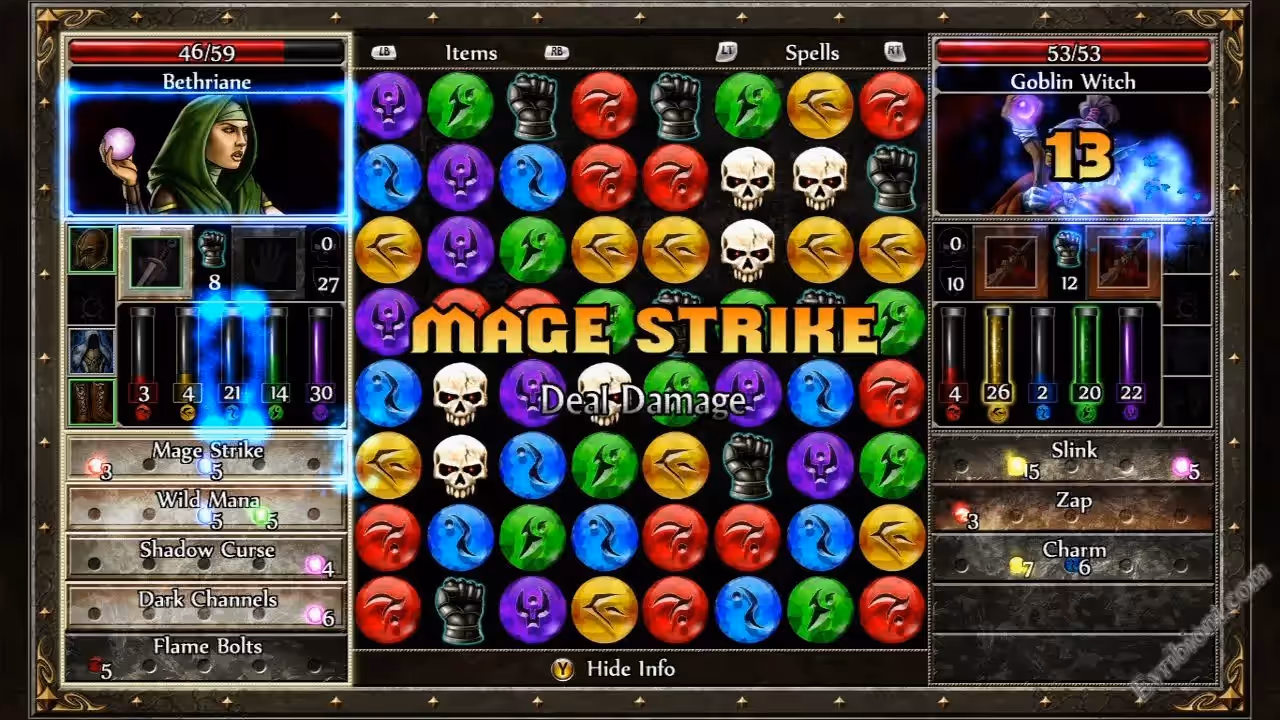Open the Items tab
Viewport: 1280px width, 720px height.
point(471,53)
